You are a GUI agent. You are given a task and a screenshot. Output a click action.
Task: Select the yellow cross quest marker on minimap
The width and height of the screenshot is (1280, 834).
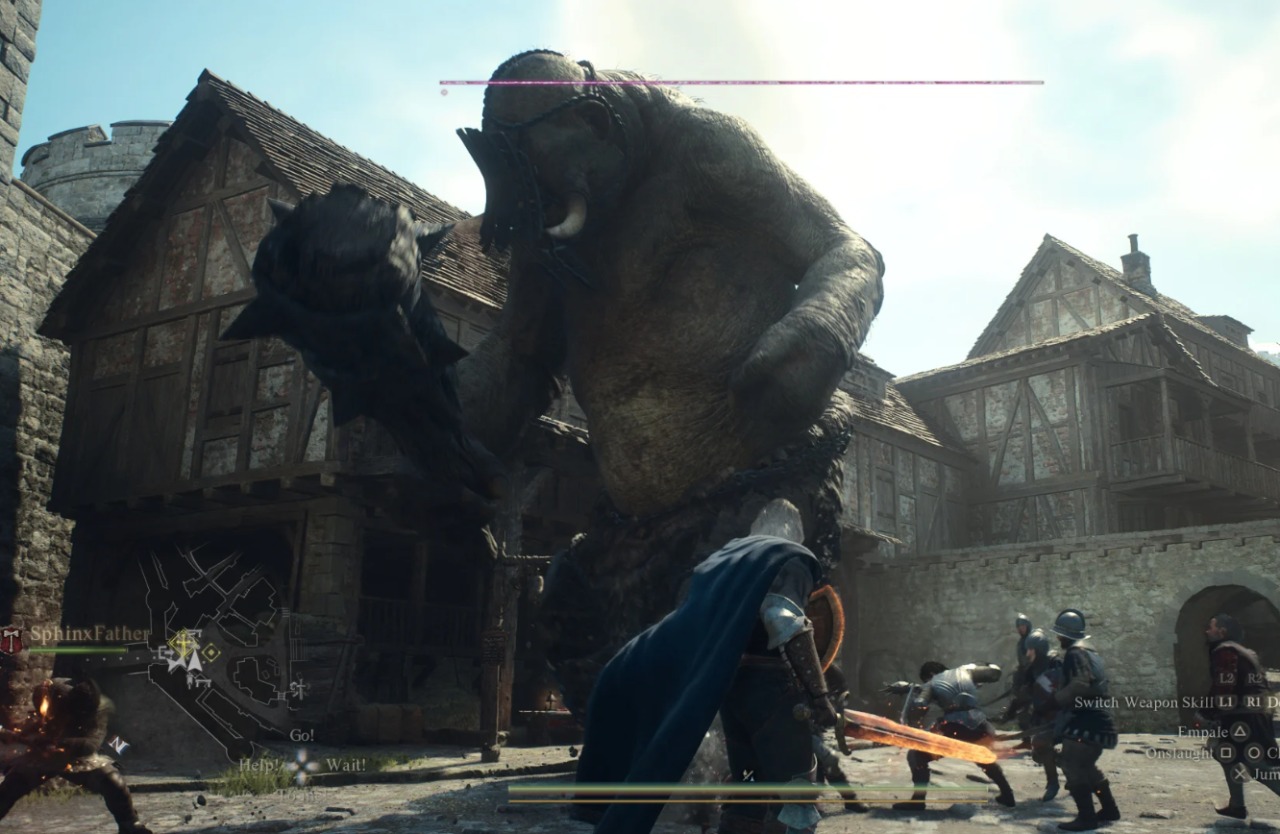(x=183, y=641)
